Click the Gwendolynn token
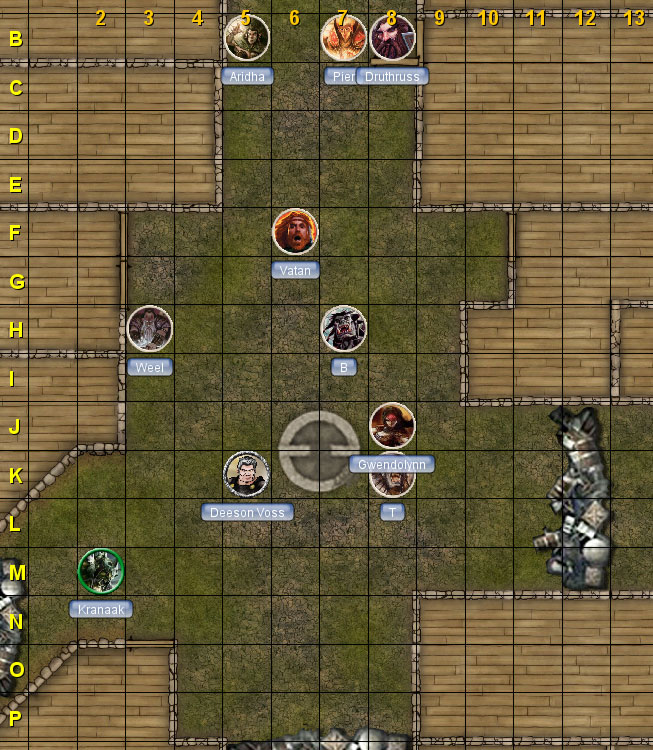The width and height of the screenshot is (653, 750). pyautogui.click(x=392, y=426)
